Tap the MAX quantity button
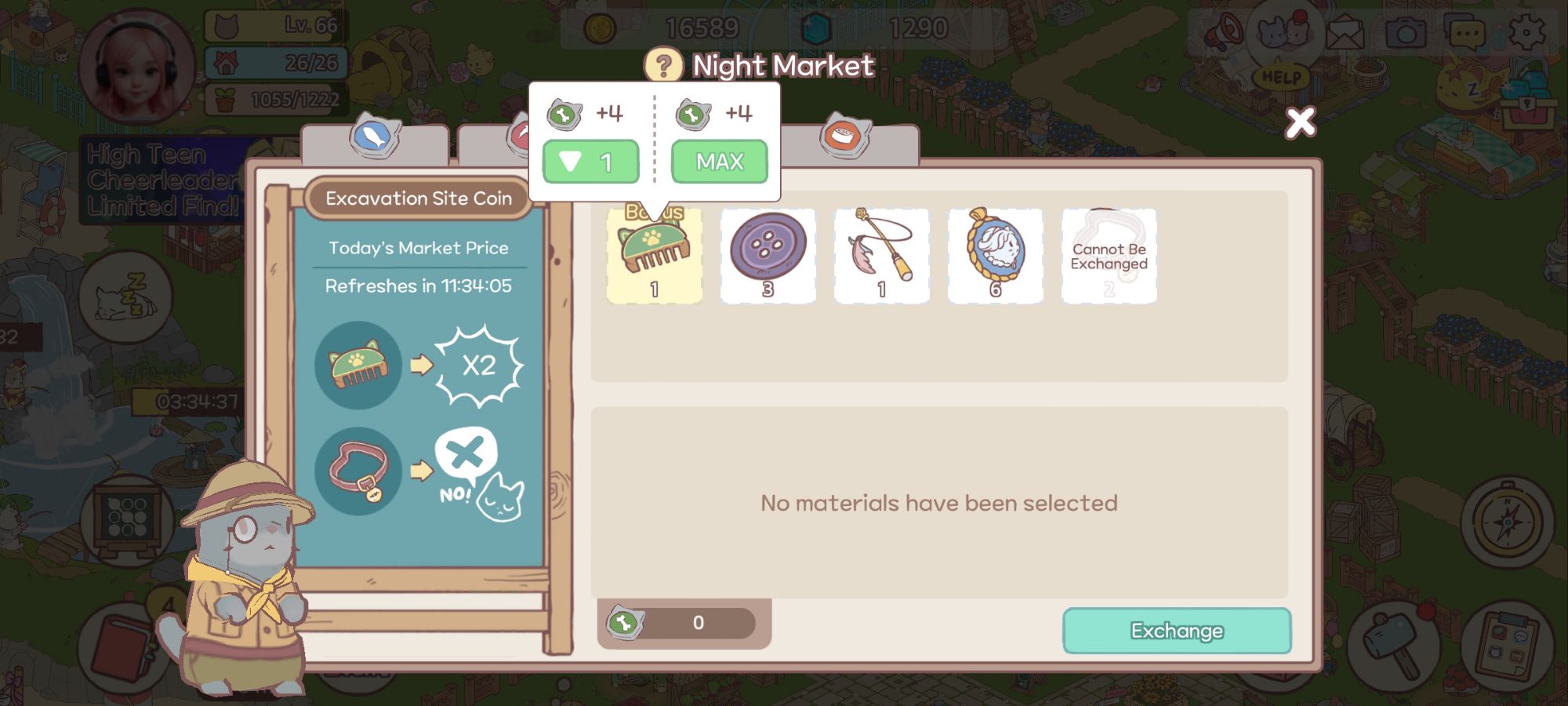Screen dimensions: 1568x706 (719, 162)
